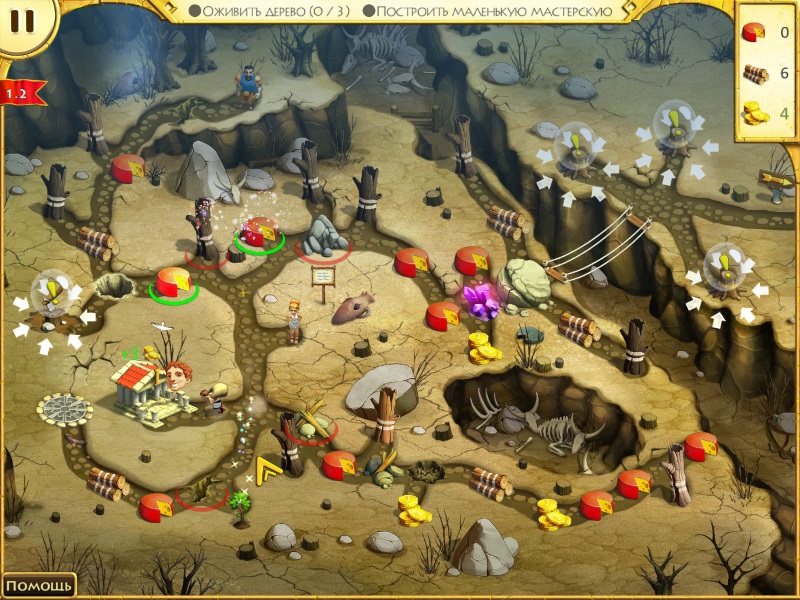Select the Построить маленькую мастерскую objective
Viewport: 800px width, 600px height.
tap(488, 11)
